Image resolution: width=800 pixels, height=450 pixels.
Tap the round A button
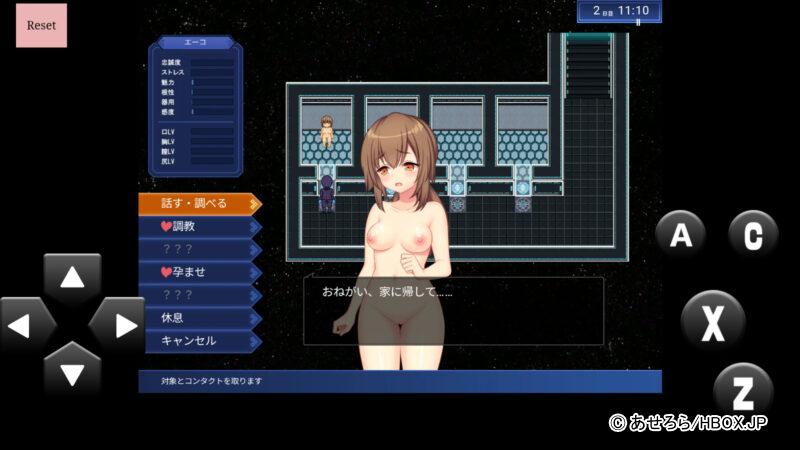click(x=681, y=236)
